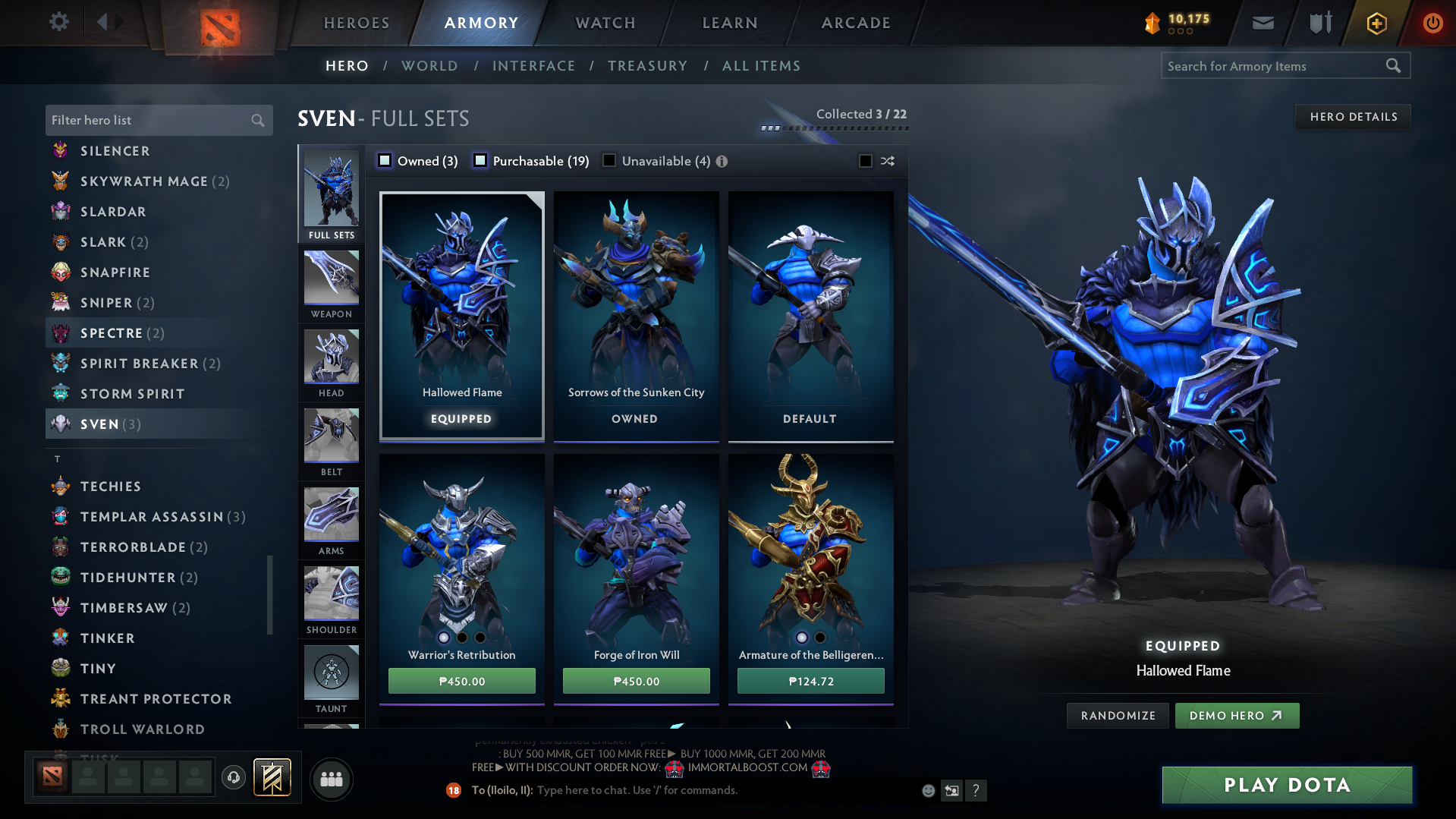Disable the Purchasable (19) filter
The width and height of the screenshot is (1456, 819).
click(x=480, y=161)
